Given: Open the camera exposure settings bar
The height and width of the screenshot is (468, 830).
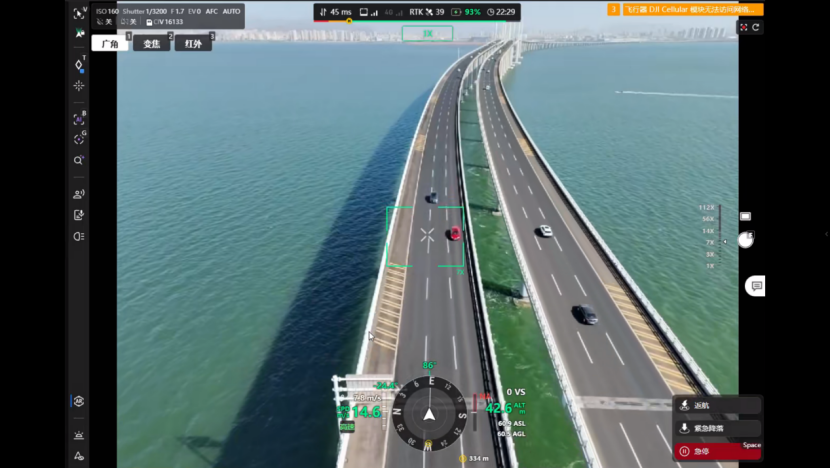Looking at the screenshot, I should point(168,16).
